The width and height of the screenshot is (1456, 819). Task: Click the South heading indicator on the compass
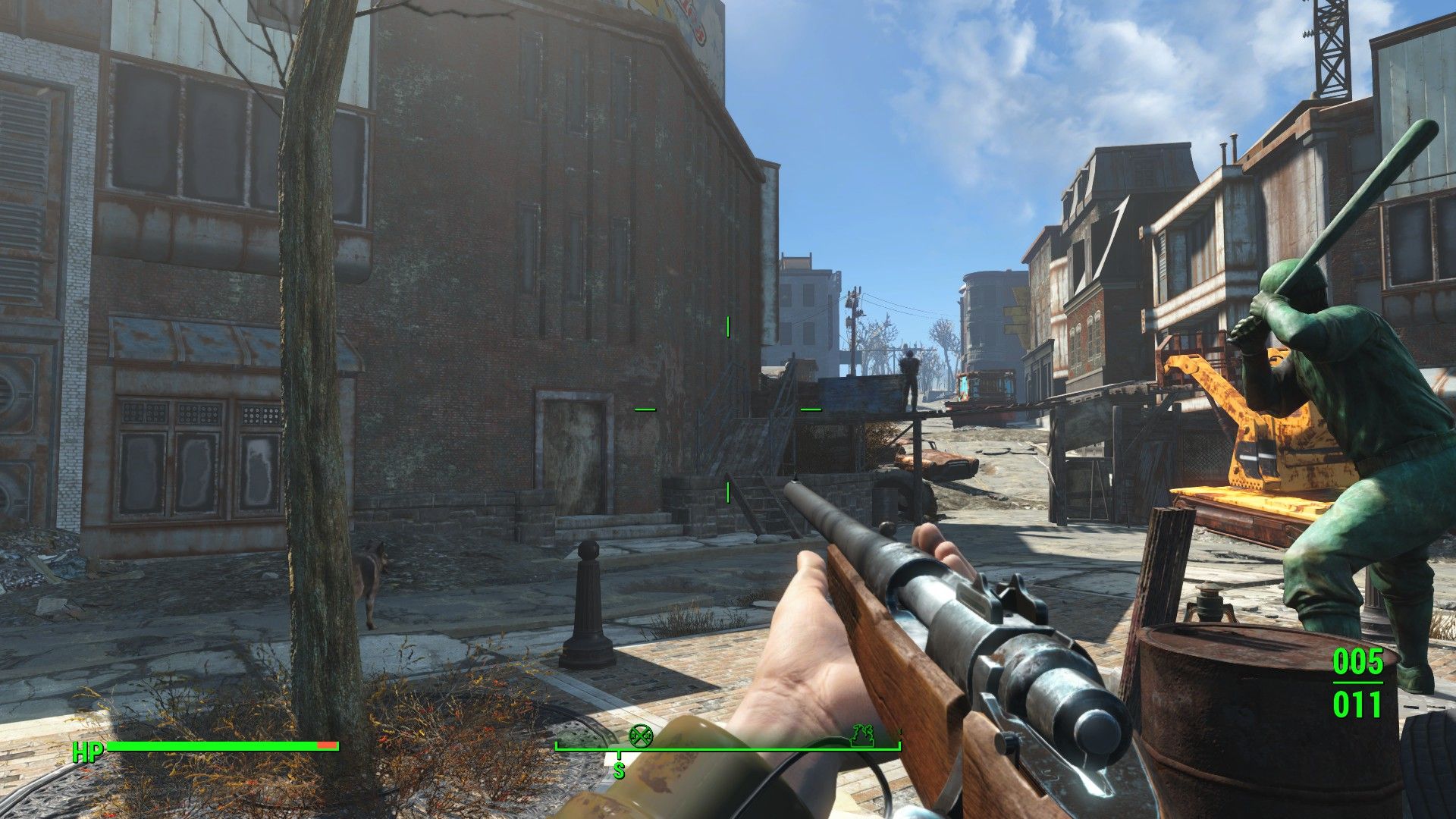click(x=619, y=770)
